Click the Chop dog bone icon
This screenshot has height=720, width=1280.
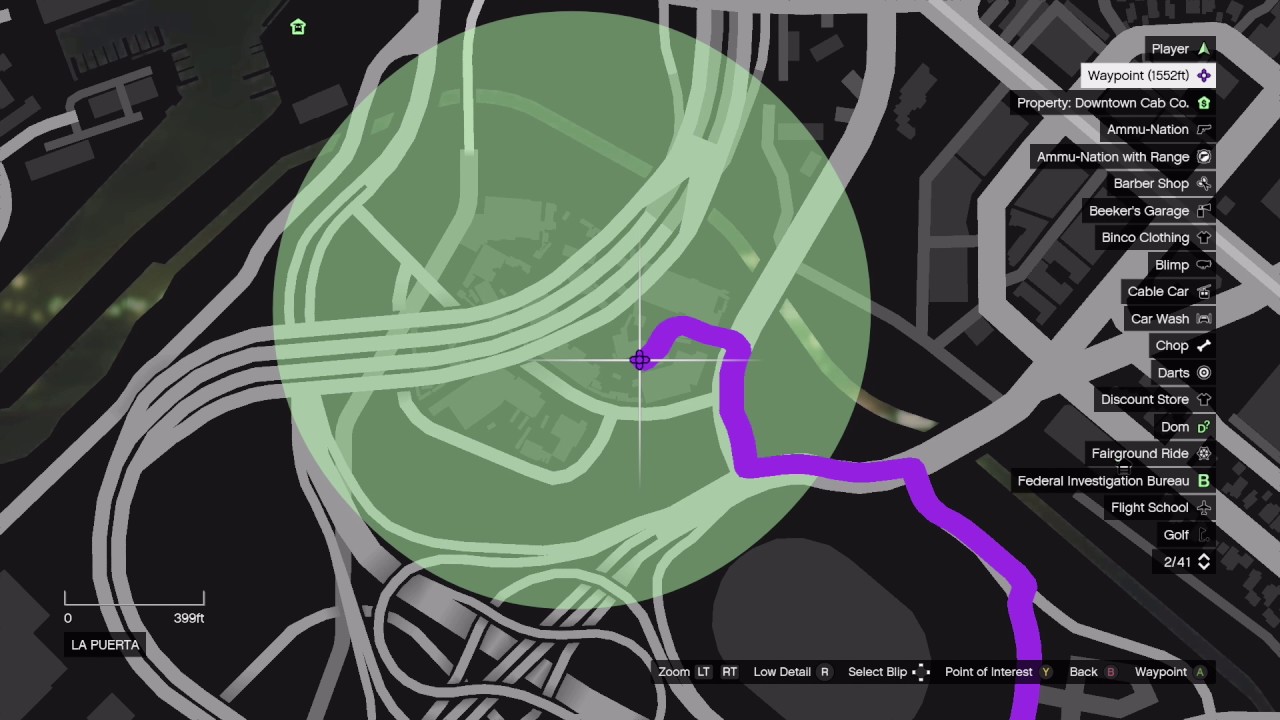click(1203, 345)
